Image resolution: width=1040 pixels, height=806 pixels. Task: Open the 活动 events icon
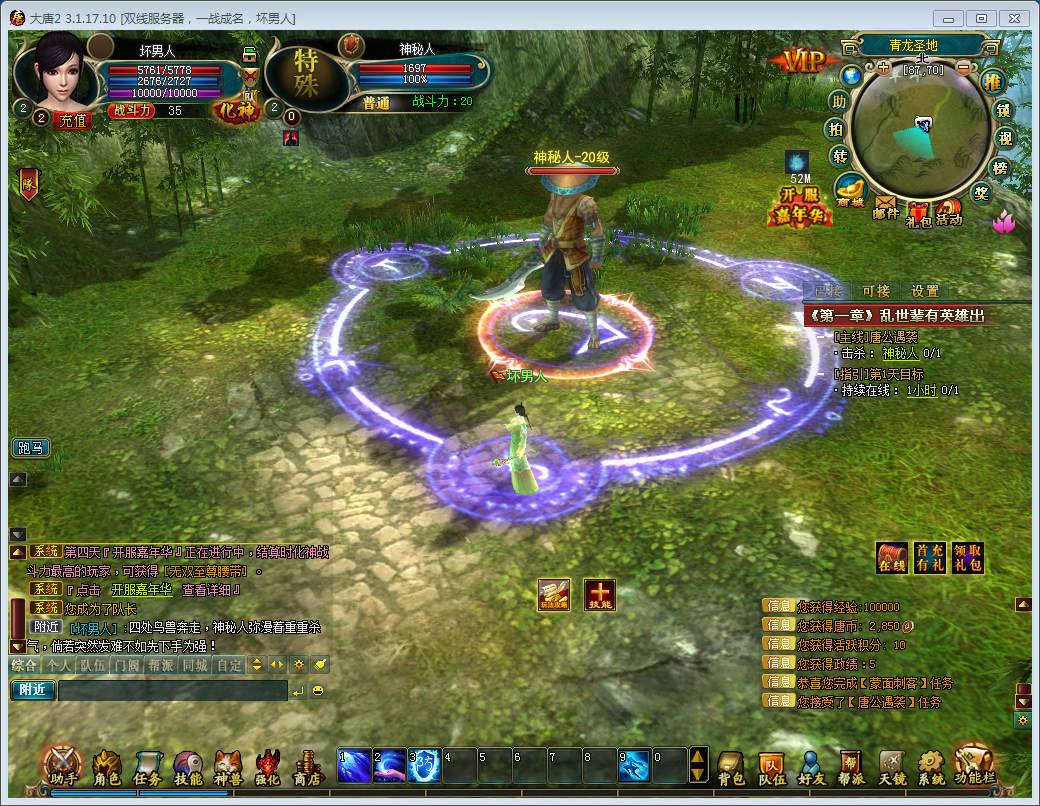[x=949, y=210]
